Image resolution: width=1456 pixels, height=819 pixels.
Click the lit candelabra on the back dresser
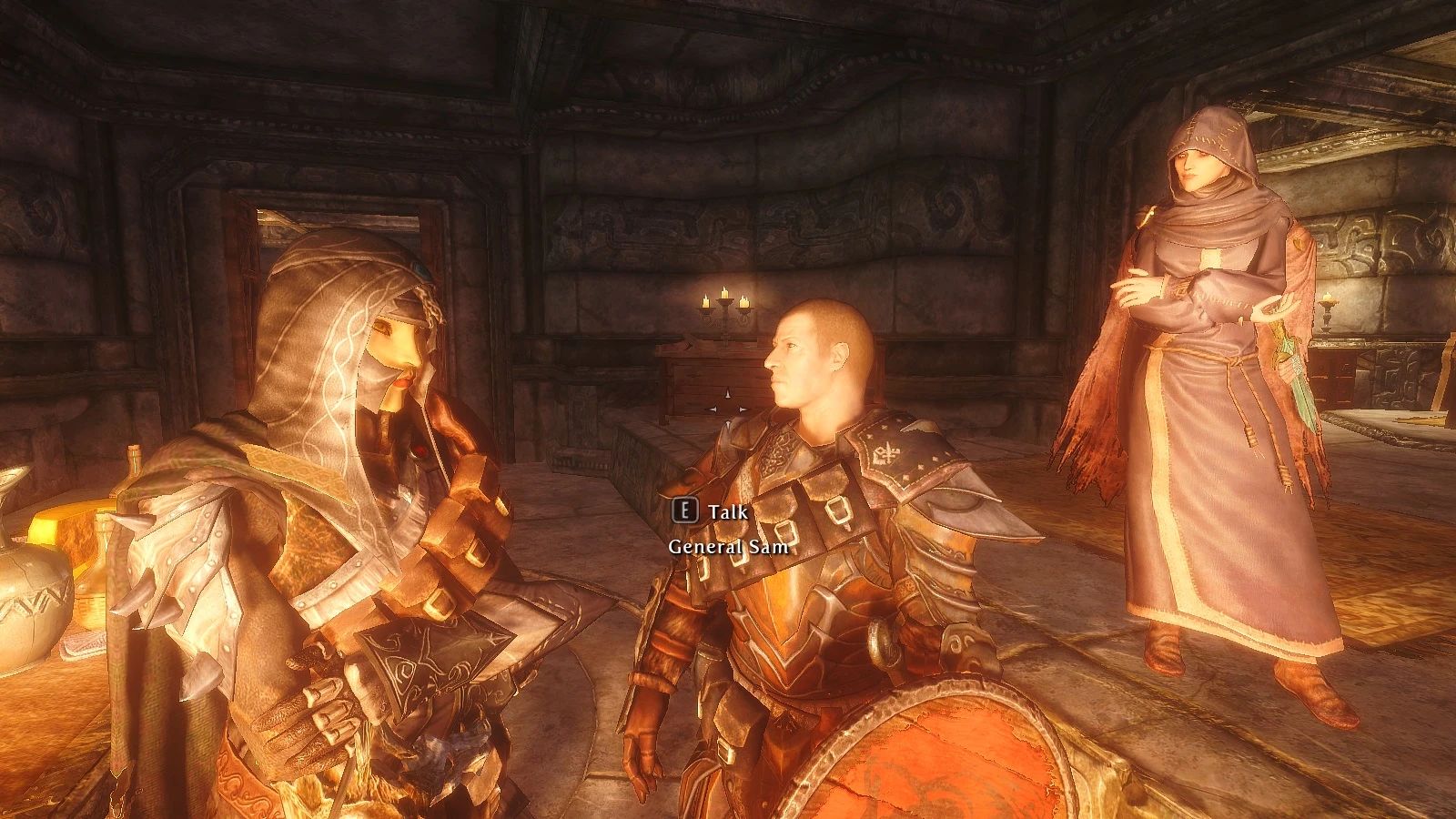[x=723, y=305]
